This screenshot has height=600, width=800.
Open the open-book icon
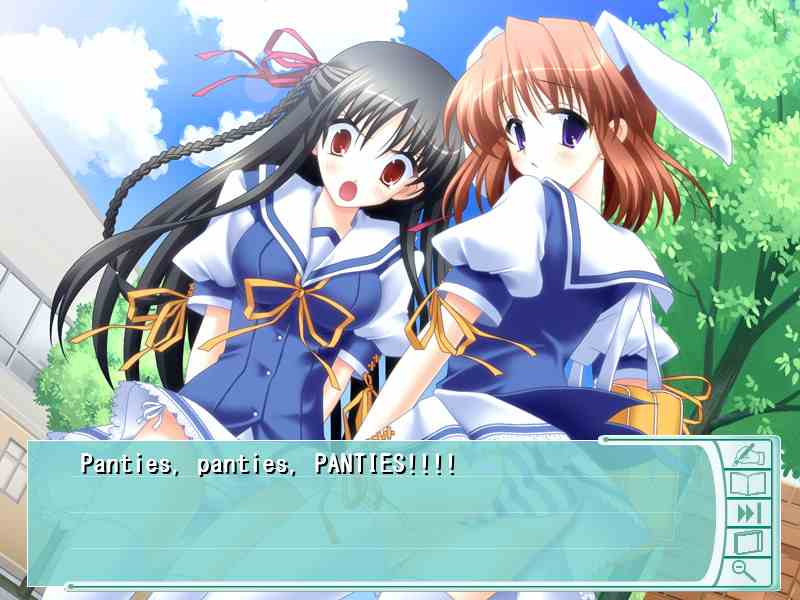click(747, 485)
